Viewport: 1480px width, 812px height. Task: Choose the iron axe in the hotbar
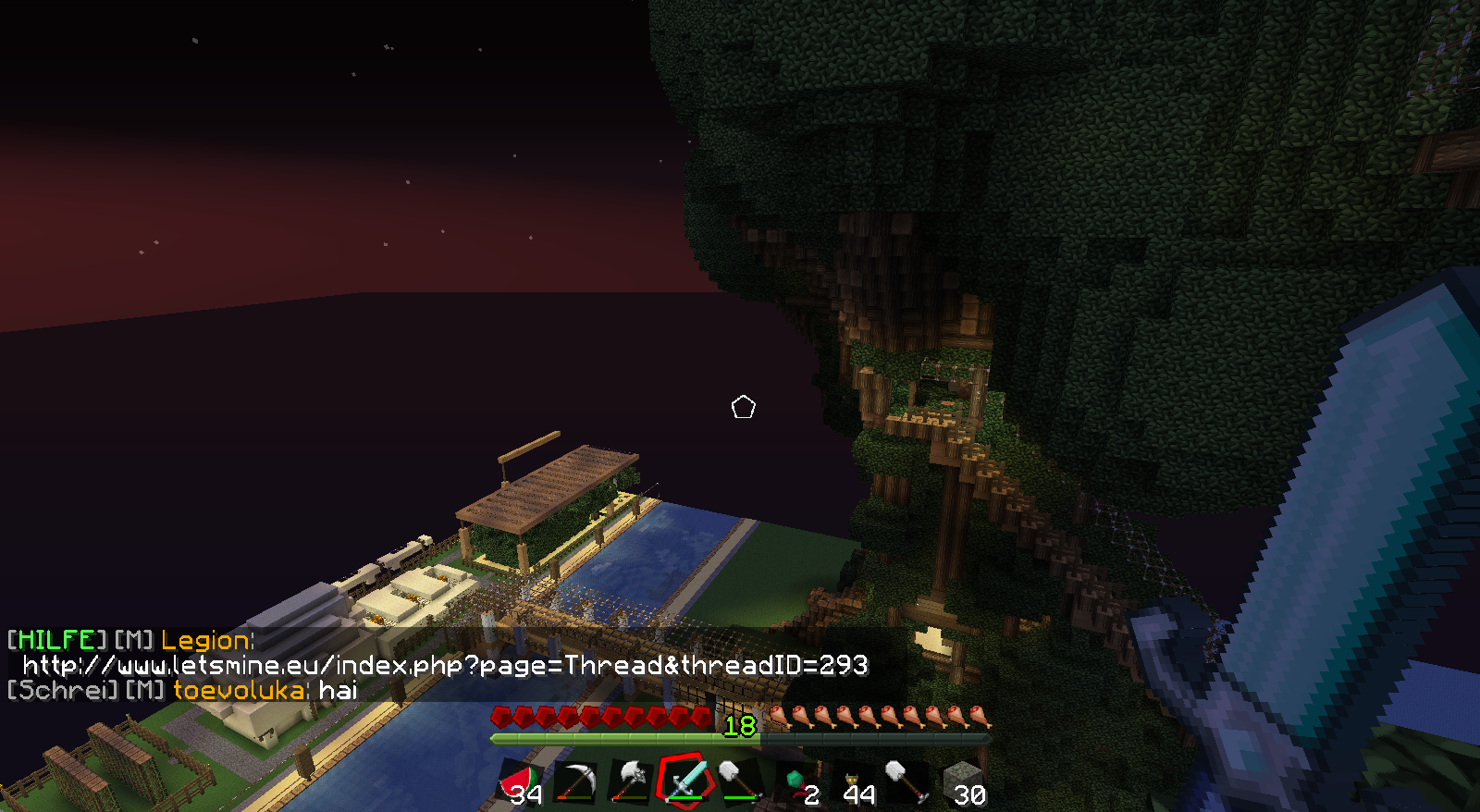click(631, 782)
